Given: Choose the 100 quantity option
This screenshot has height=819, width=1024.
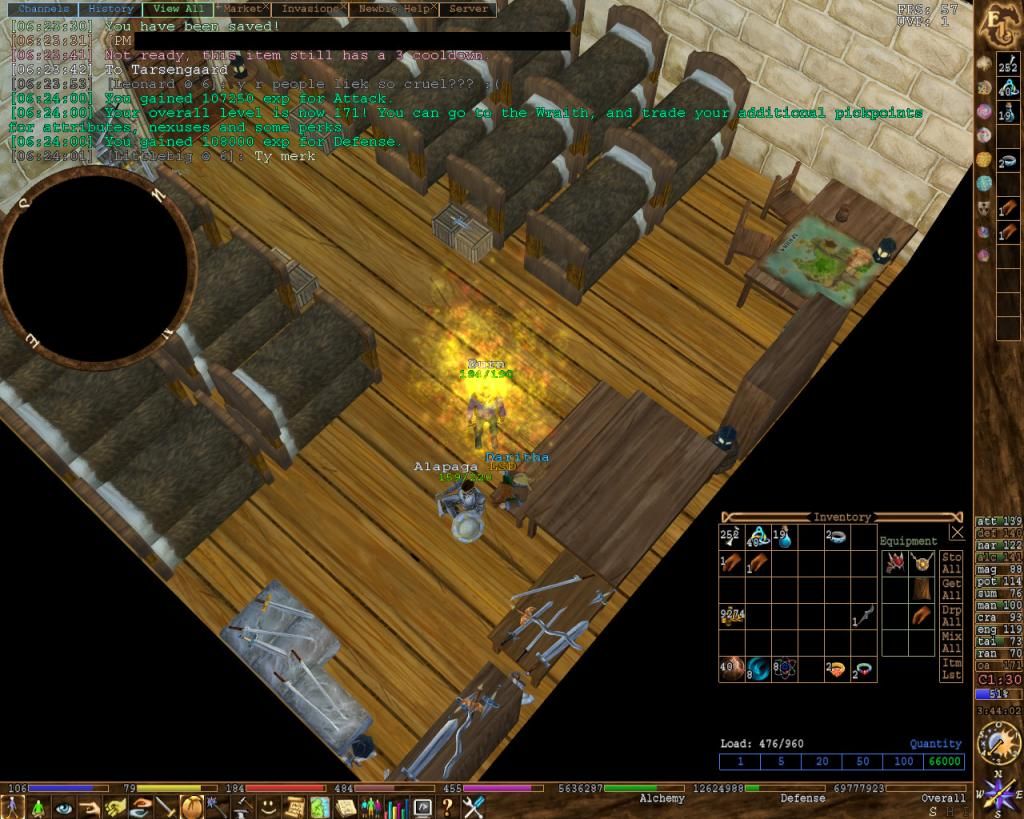Looking at the screenshot, I should click(x=905, y=762).
